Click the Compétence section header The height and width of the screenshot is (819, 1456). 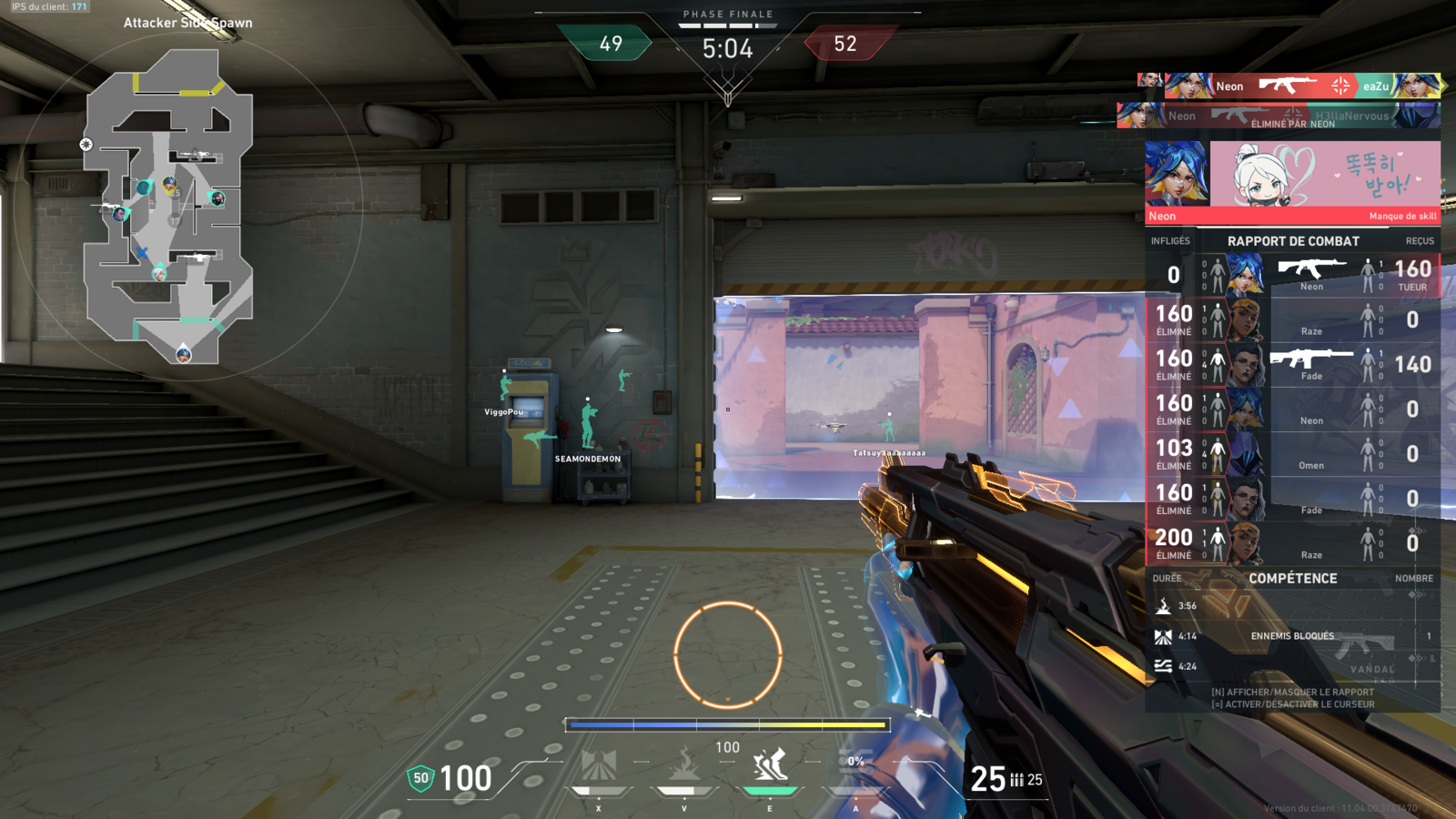[x=1292, y=579]
